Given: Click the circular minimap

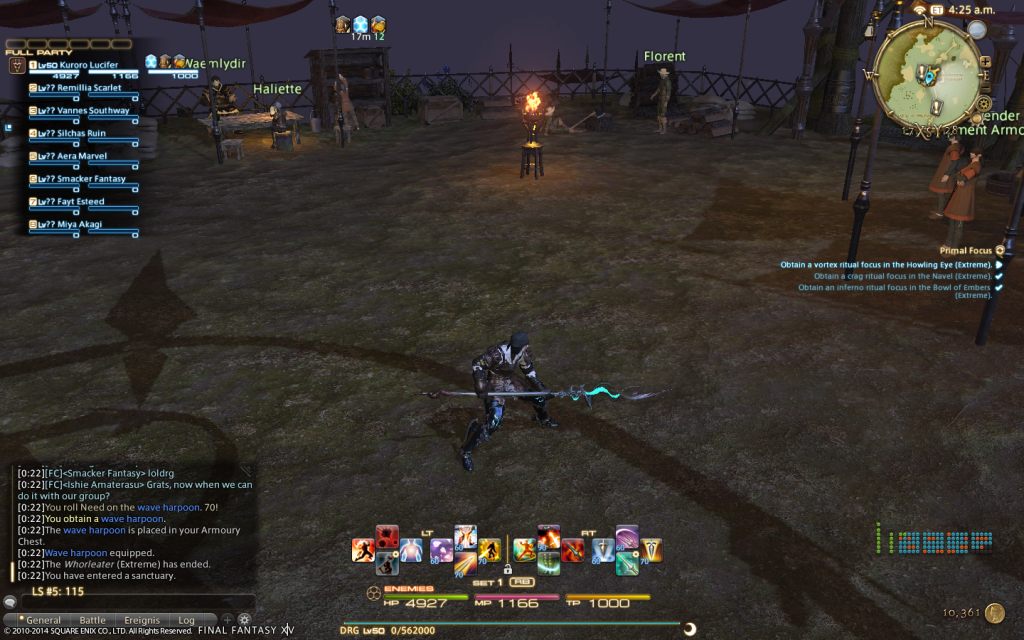Looking at the screenshot, I should pyautogui.click(x=926, y=73).
